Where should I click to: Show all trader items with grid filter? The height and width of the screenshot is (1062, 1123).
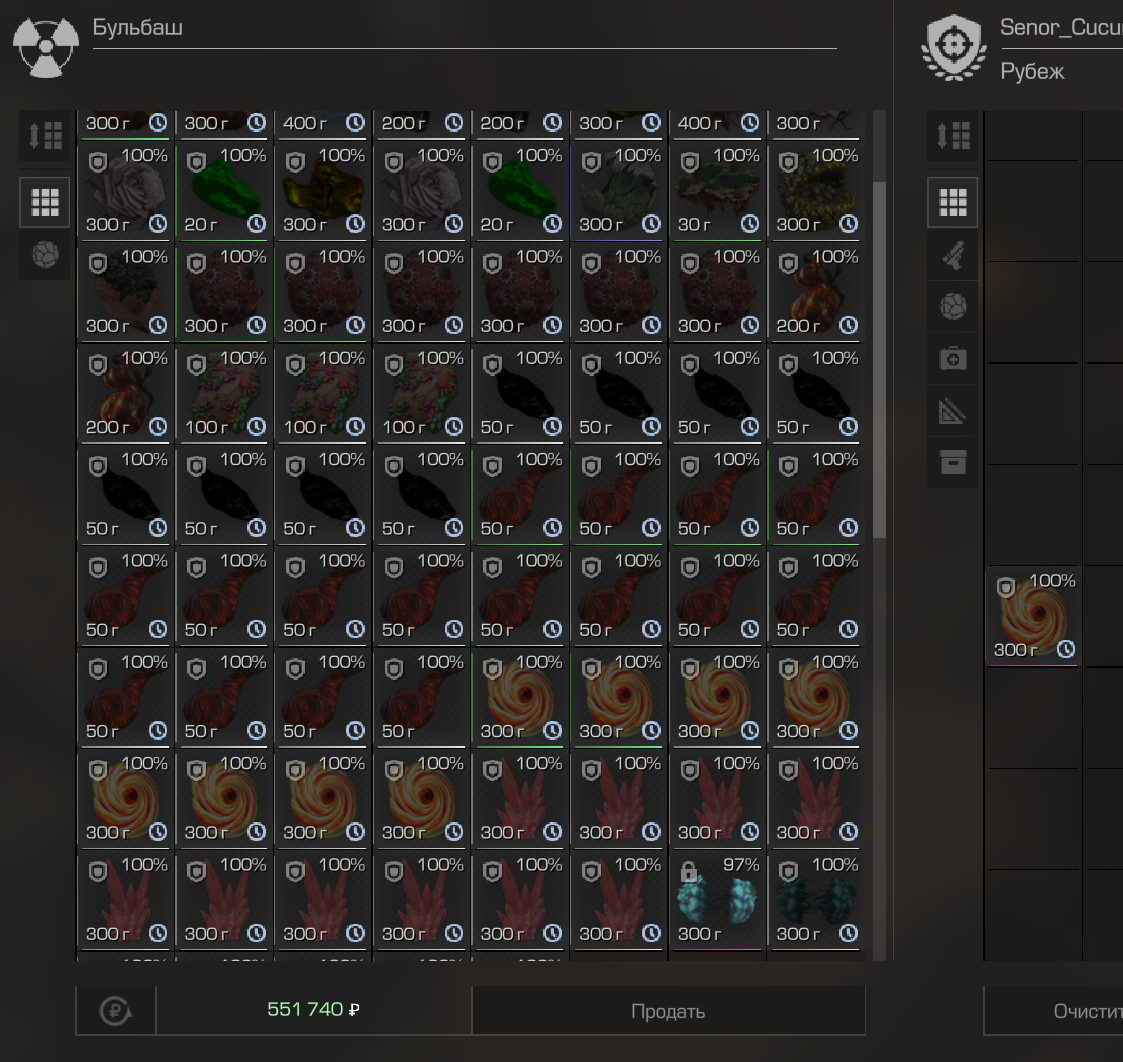click(45, 203)
